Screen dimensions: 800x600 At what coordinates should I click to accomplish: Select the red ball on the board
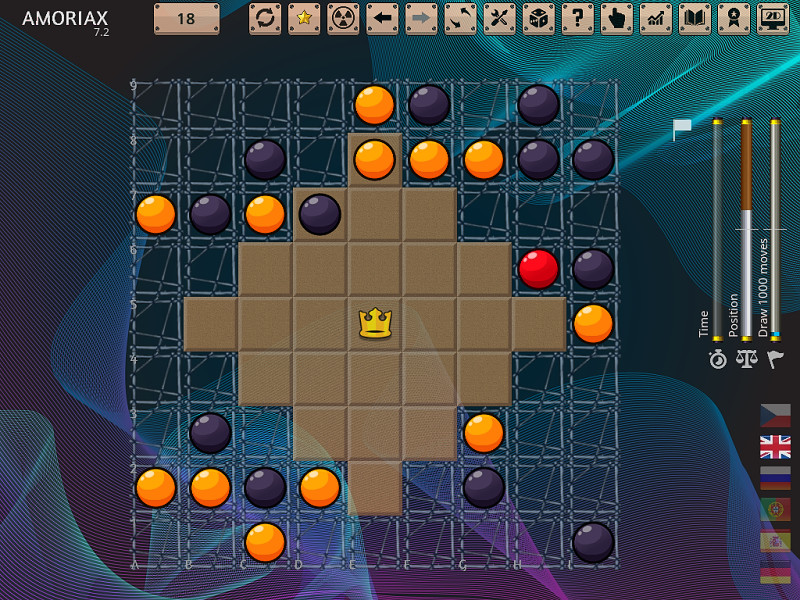[x=538, y=269]
